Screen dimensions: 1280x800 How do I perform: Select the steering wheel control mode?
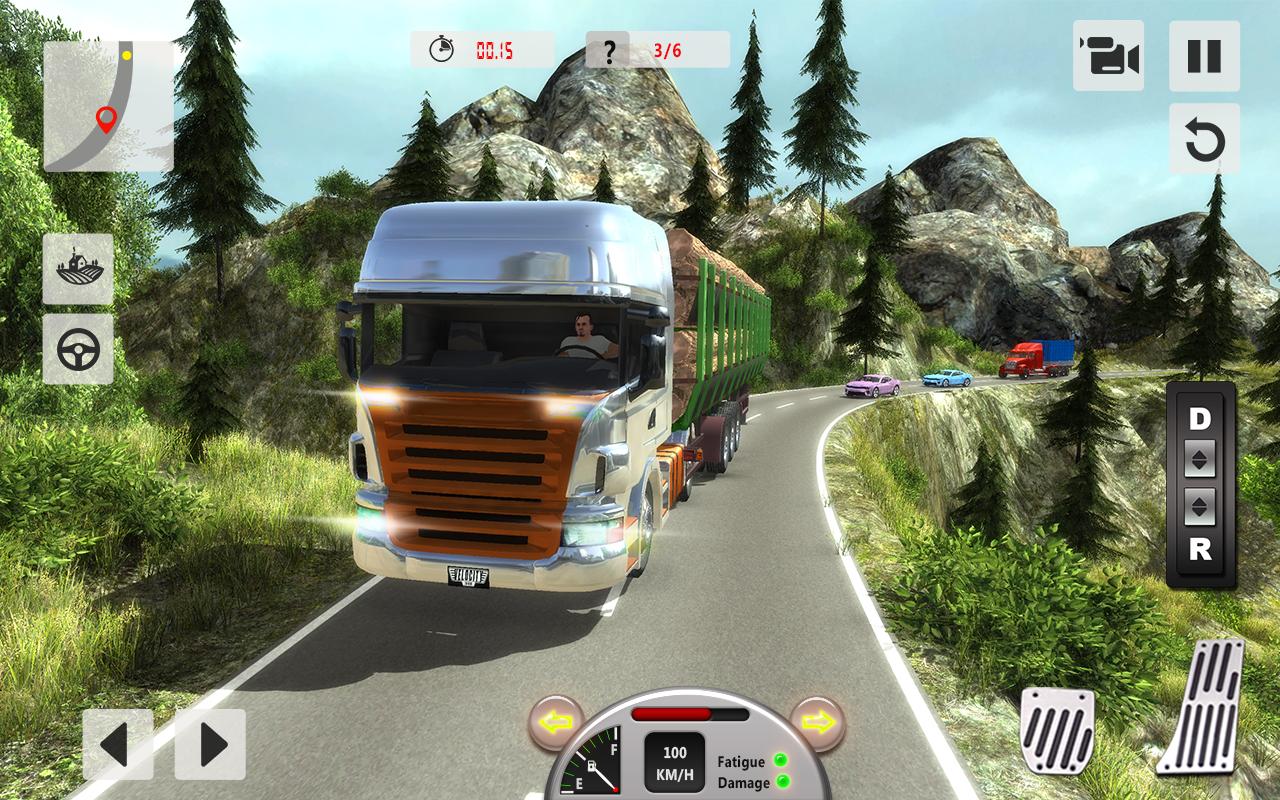(78, 349)
